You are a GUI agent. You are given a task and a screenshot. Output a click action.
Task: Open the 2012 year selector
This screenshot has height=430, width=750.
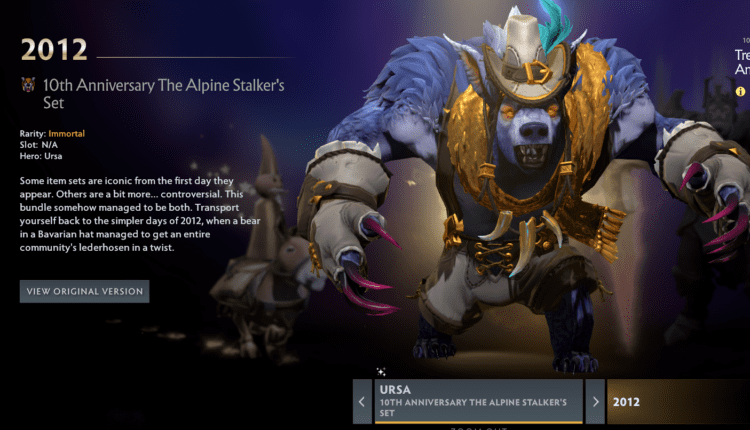click(678, 402)
